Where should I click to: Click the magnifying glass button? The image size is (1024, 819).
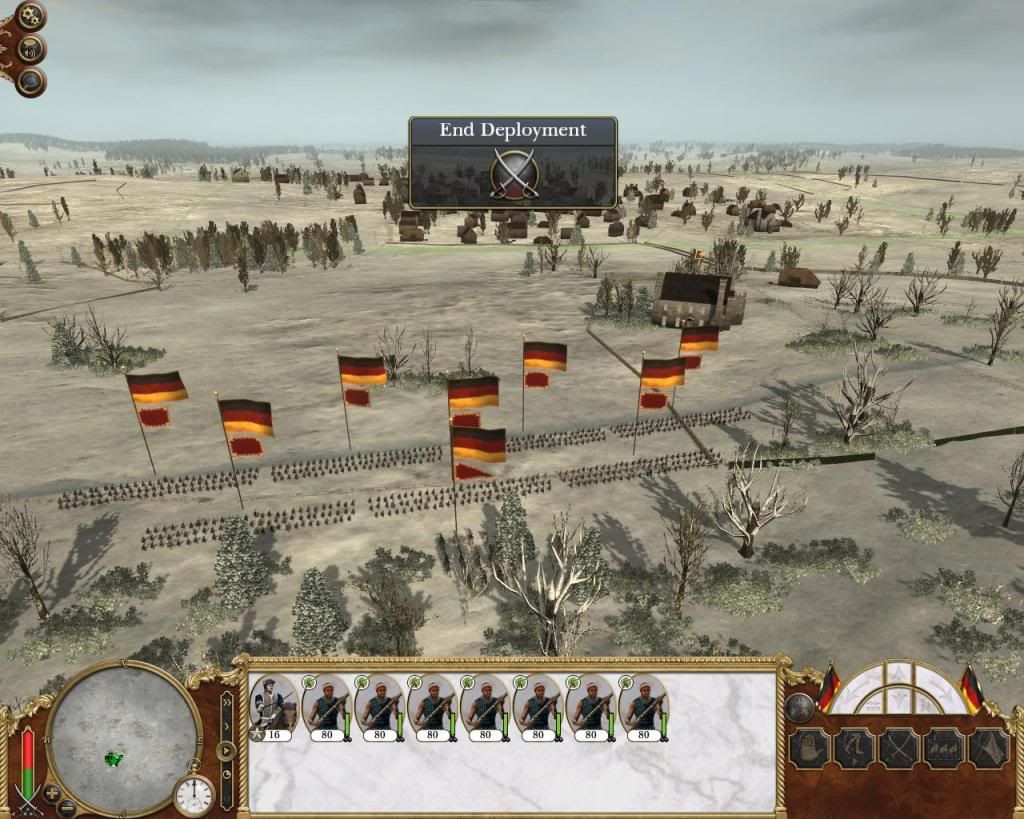tap(30, 81)
